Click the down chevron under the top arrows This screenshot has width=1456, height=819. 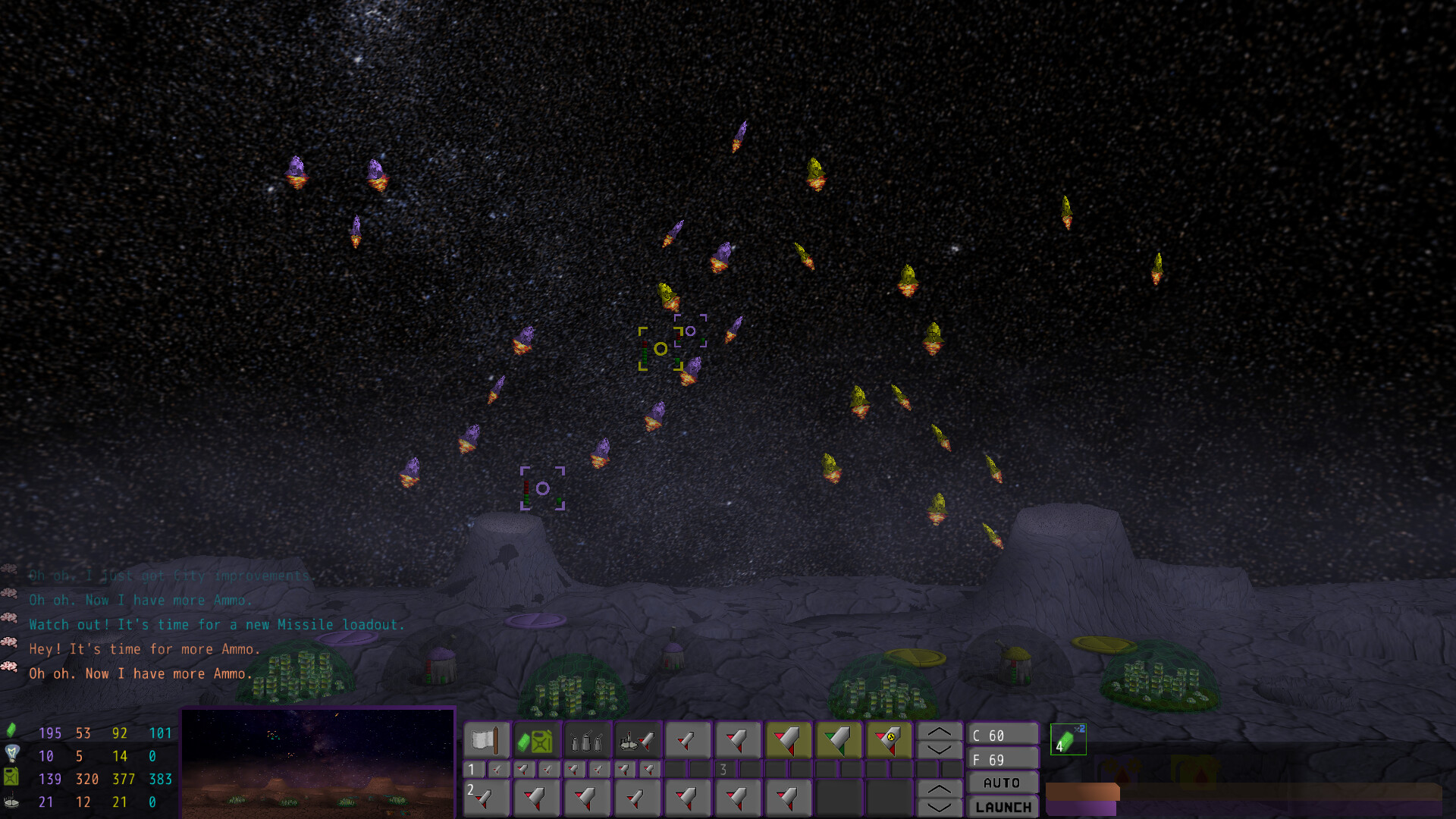pos(940,749)
